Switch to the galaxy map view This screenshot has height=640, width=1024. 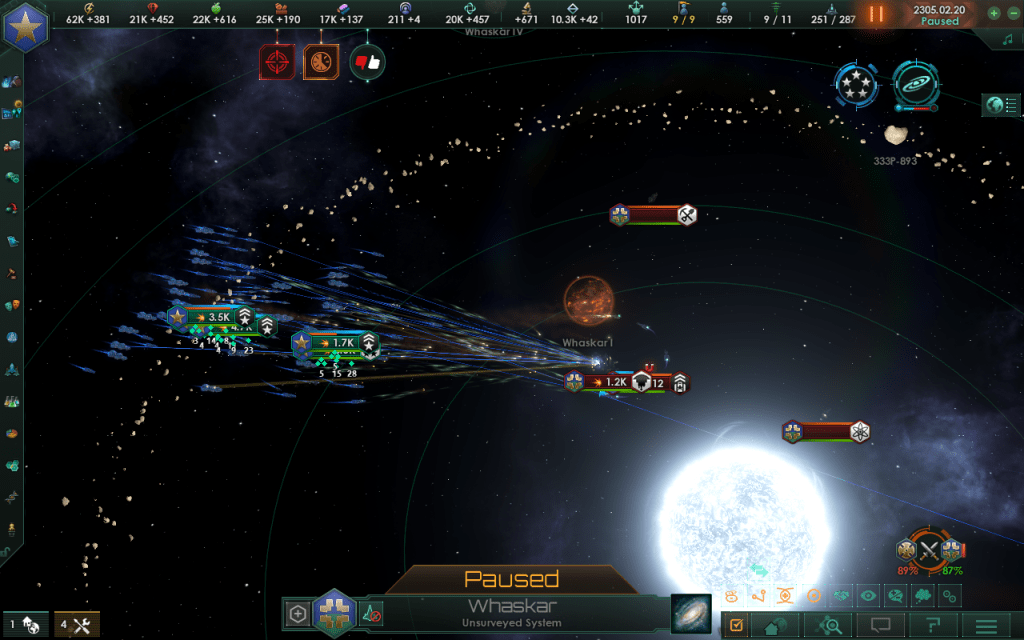point(690,612)
